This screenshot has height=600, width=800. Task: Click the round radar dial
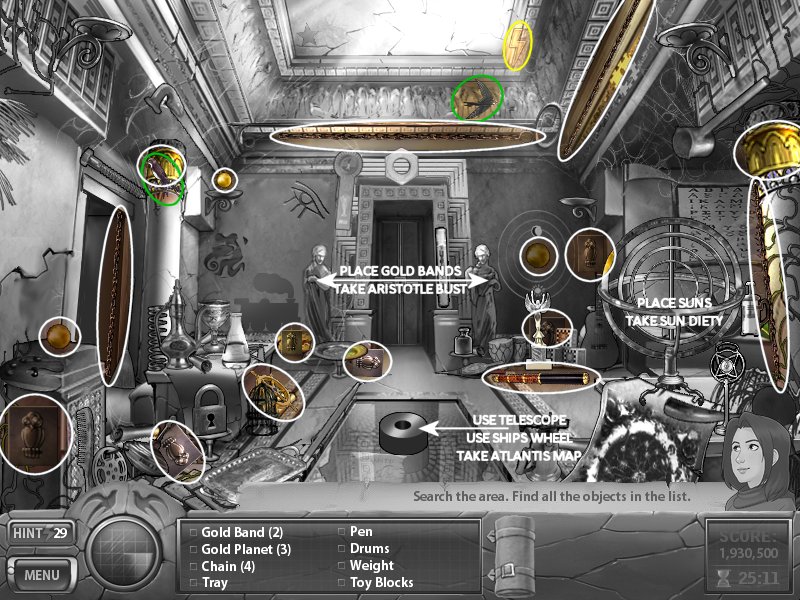tap(124, 554)
